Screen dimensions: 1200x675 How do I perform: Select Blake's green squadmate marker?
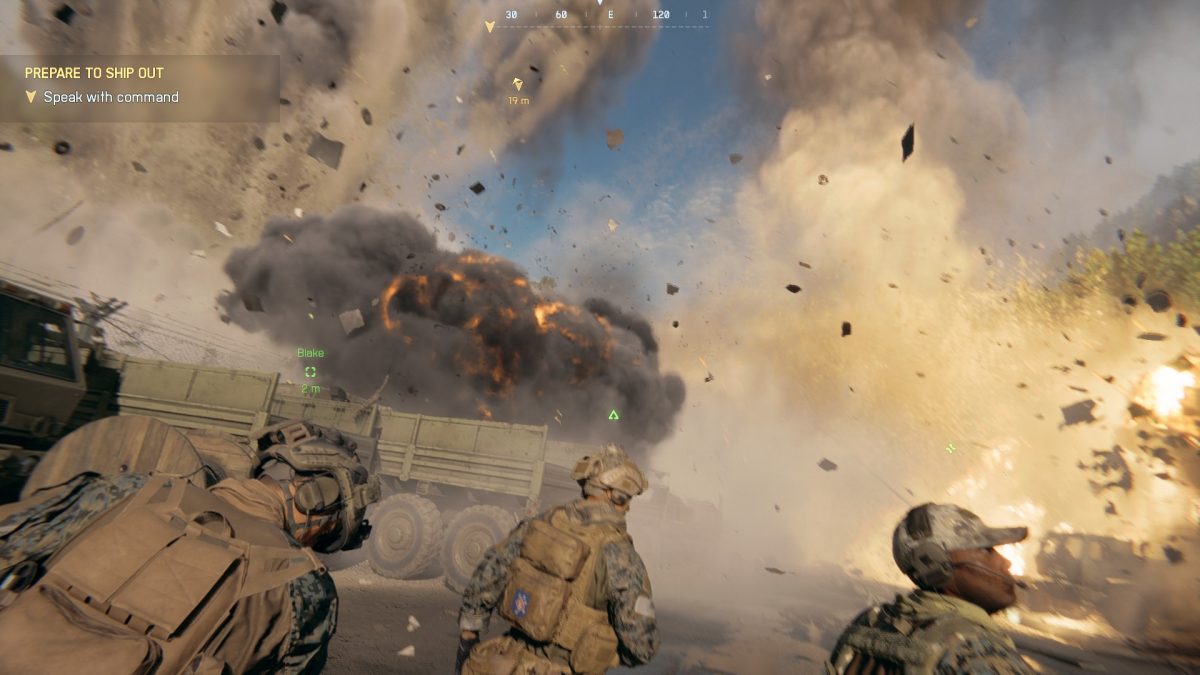[x=310, y=371]
